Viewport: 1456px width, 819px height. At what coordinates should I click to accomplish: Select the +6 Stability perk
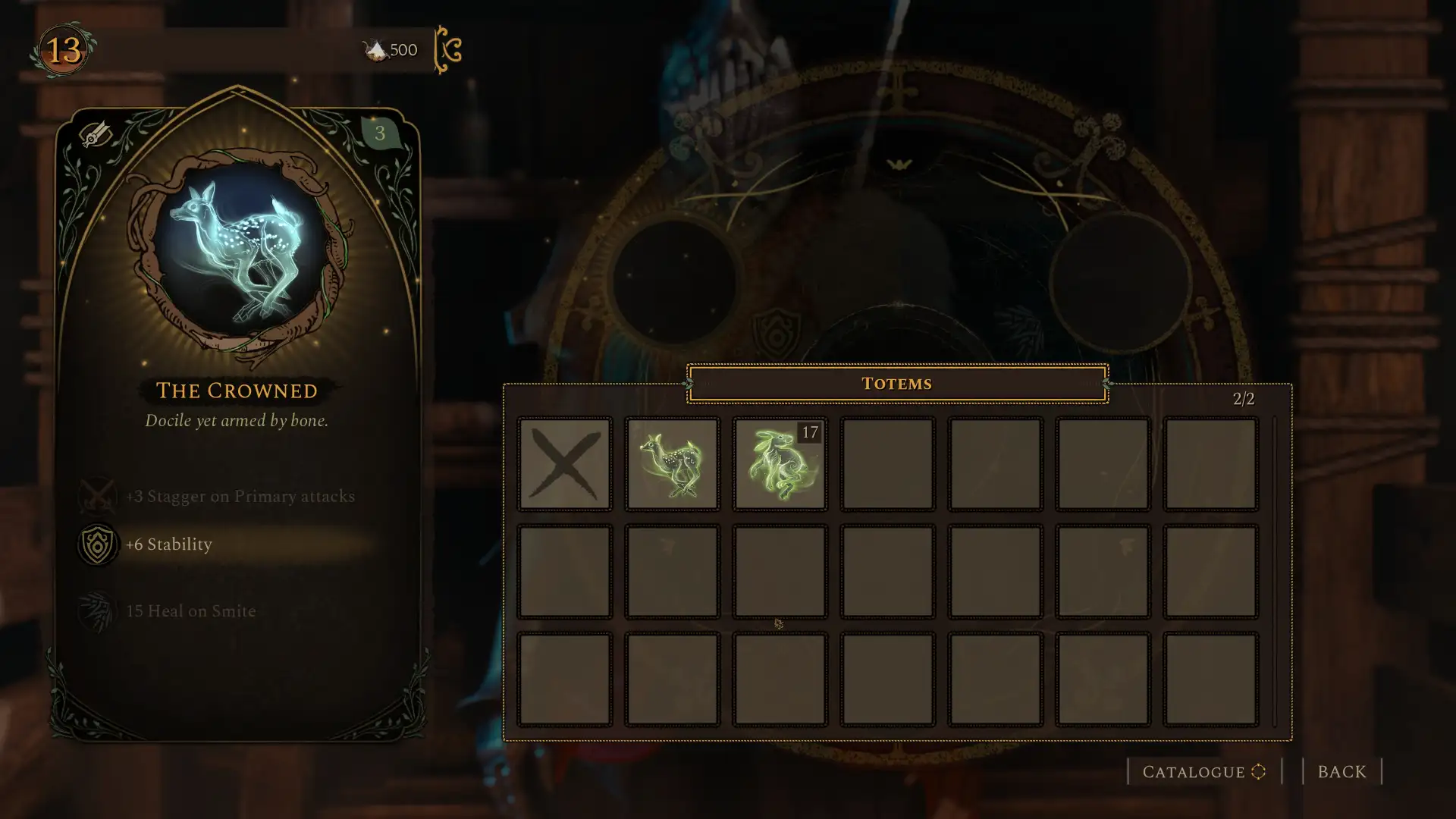pos(168,544)
